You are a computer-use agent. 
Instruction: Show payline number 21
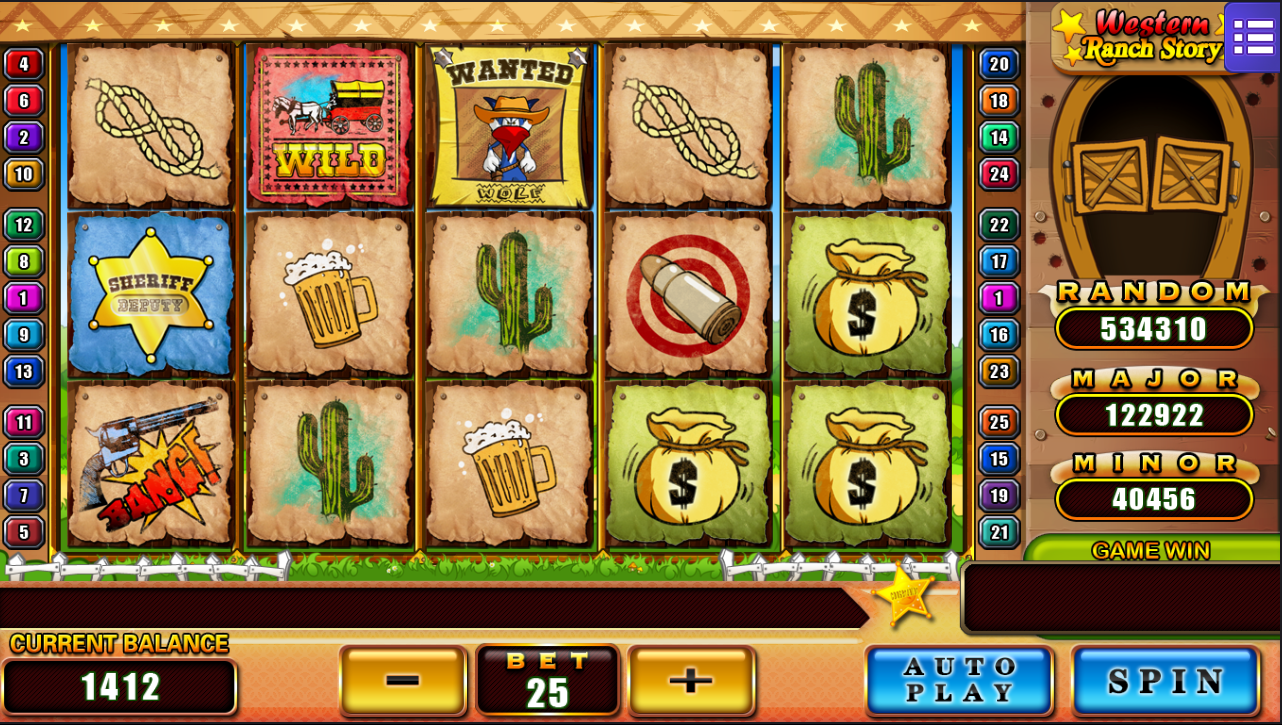999,531
